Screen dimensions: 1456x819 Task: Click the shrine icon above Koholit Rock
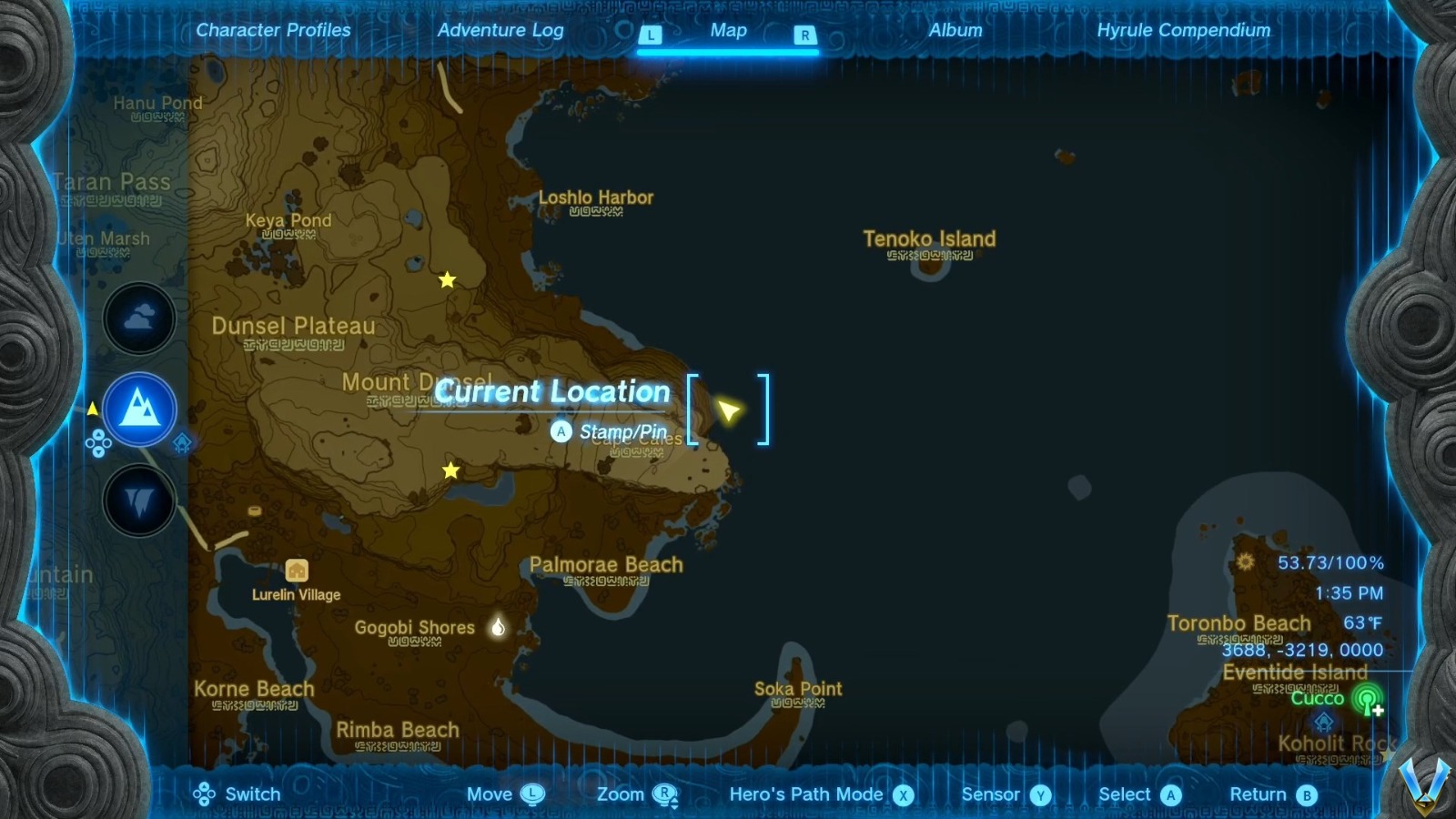1323,722
